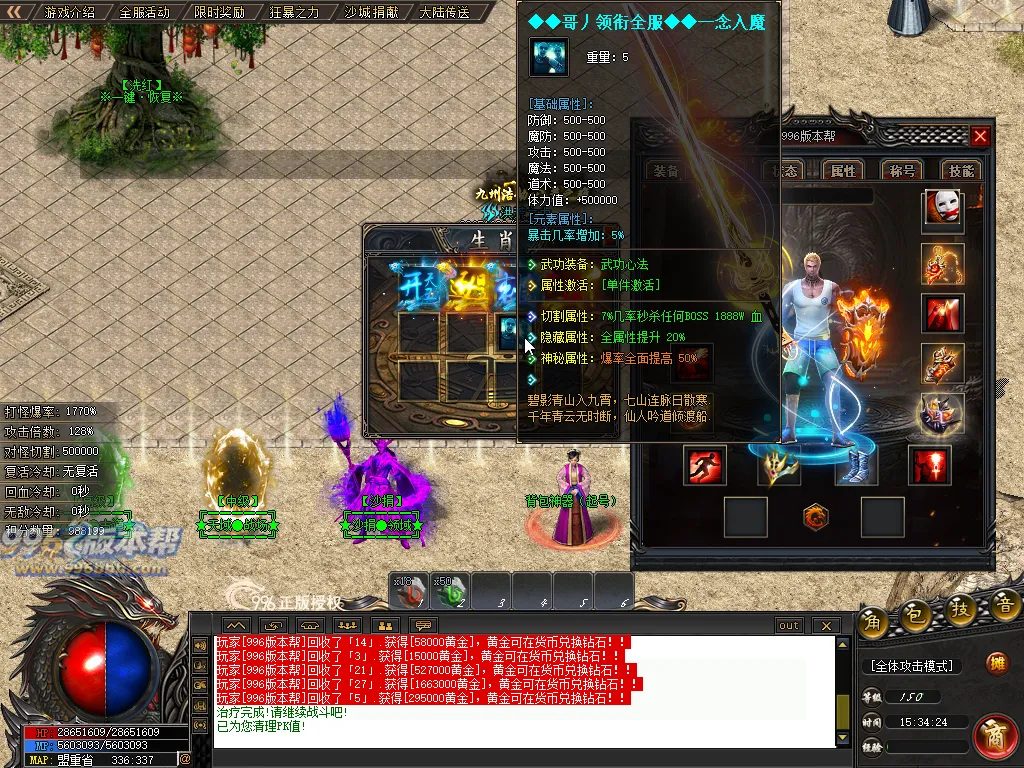
Task: Select the white mask equipment slot
Action: tap(942, 209)
